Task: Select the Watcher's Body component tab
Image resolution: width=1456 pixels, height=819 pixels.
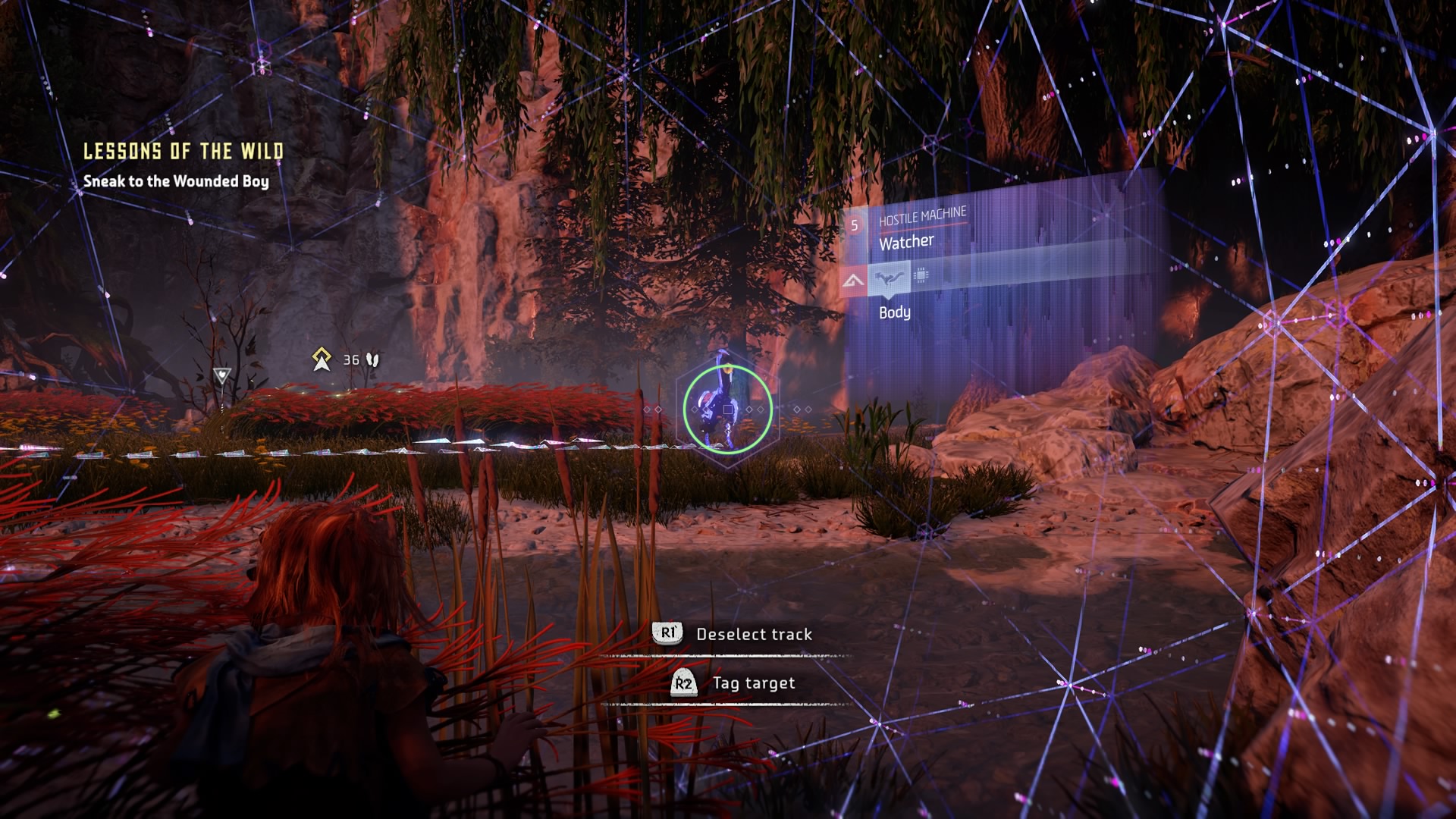Action: [x=888, y=278]
